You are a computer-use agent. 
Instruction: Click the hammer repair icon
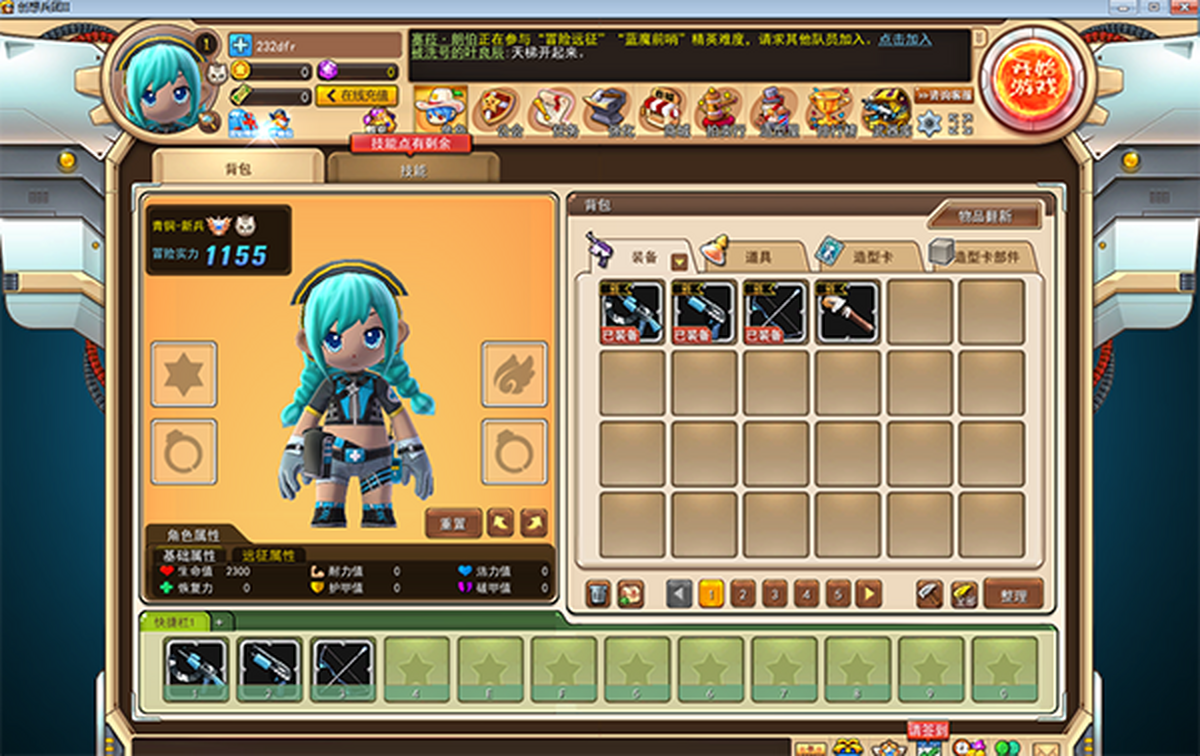[x=930, y=595]
